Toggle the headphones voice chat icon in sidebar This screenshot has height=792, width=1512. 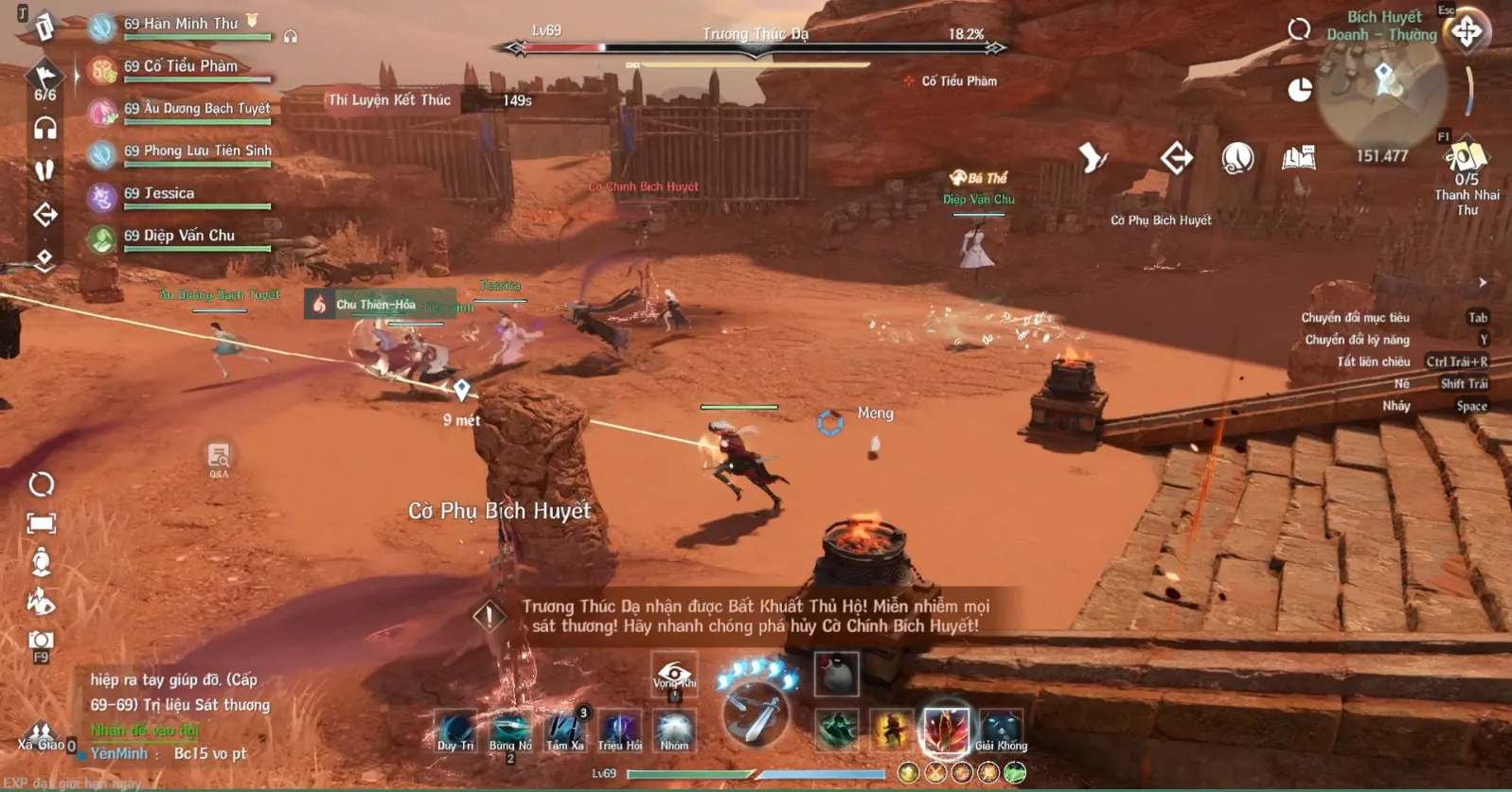pos(44,128)
